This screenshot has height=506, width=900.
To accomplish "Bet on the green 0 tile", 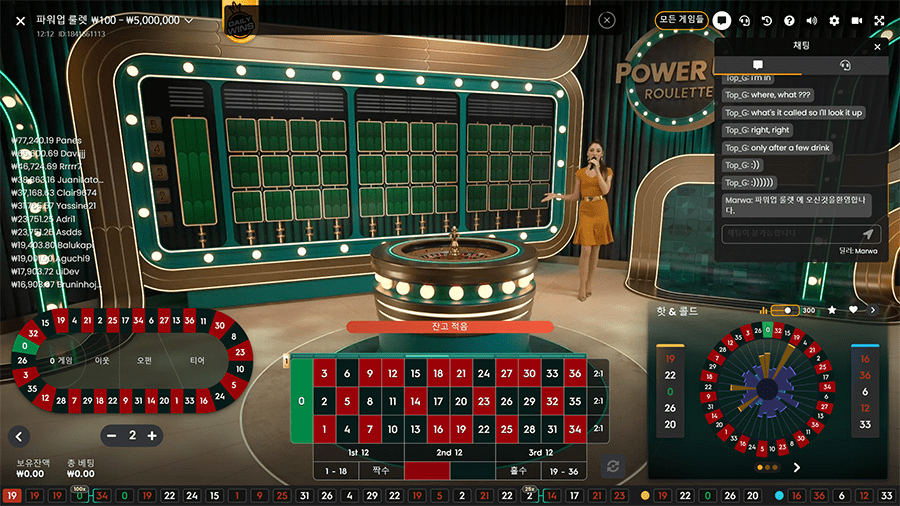I will click(301, 401).
